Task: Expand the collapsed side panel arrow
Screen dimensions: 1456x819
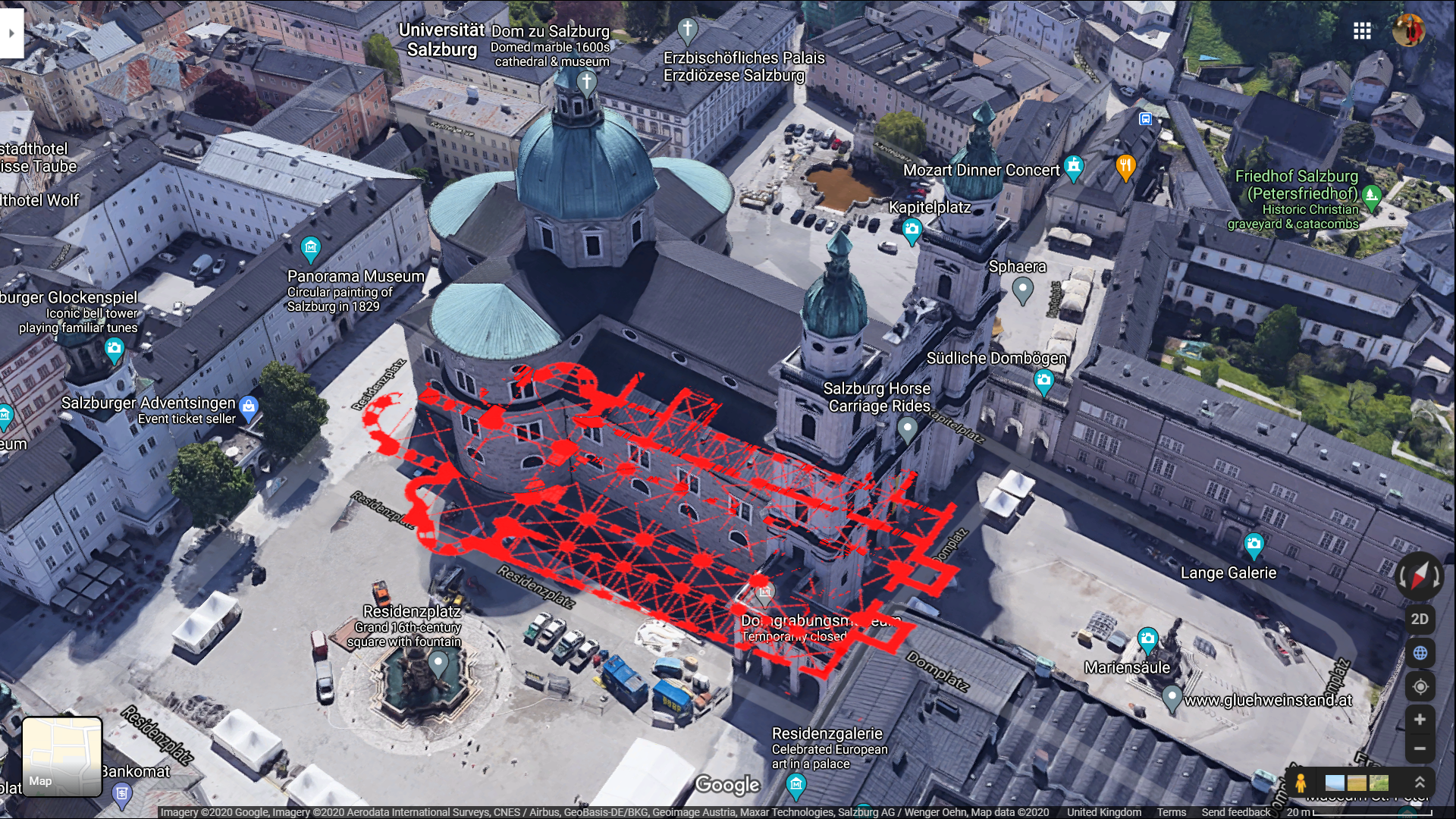Action: click(11, 33)
